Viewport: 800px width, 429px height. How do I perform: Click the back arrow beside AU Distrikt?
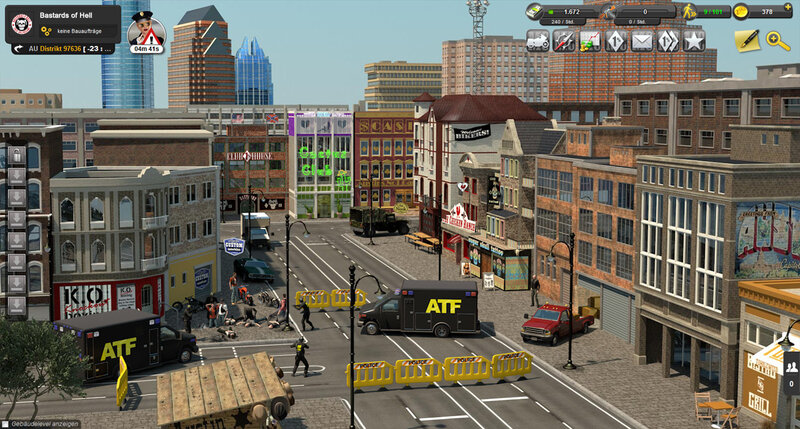(x=18, y=48)
